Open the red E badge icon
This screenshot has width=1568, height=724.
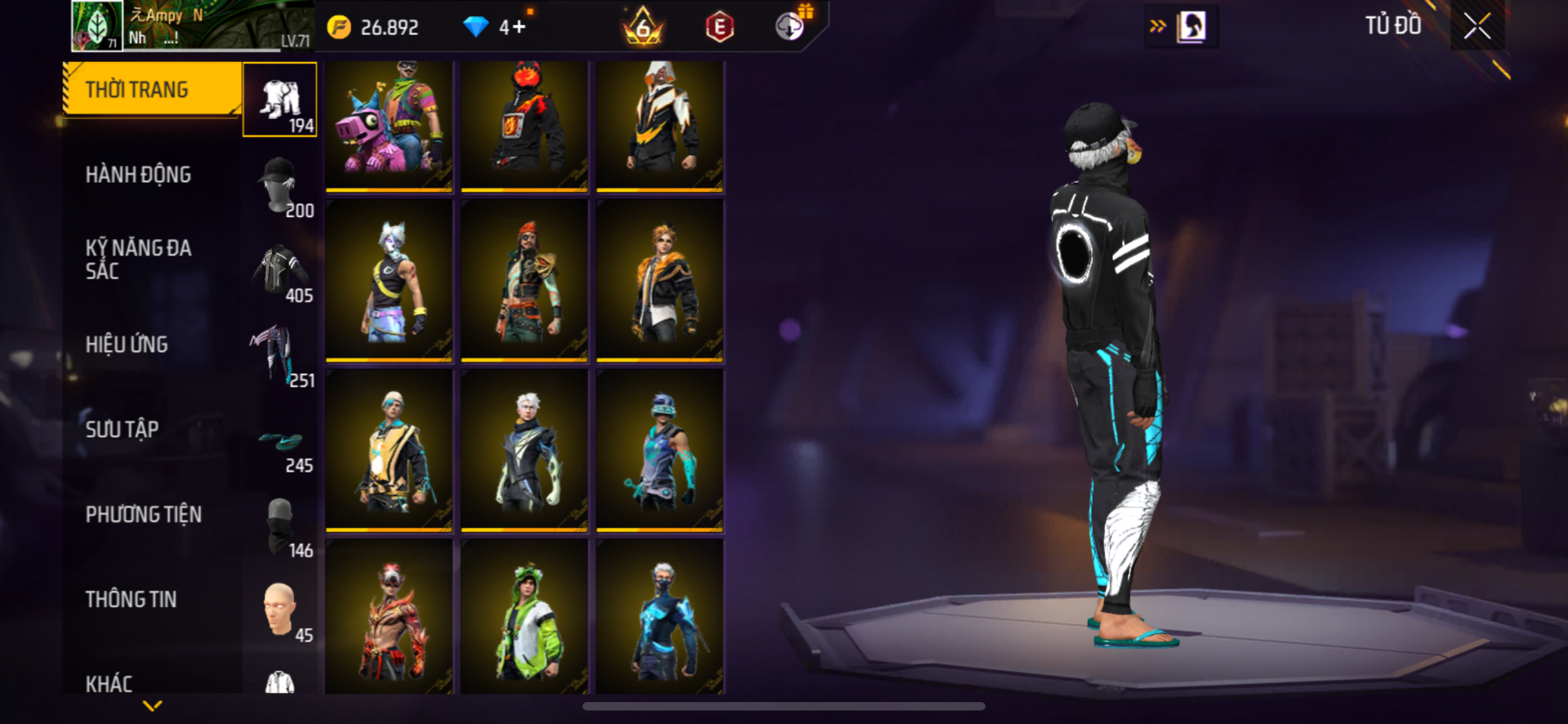point(719,28)
